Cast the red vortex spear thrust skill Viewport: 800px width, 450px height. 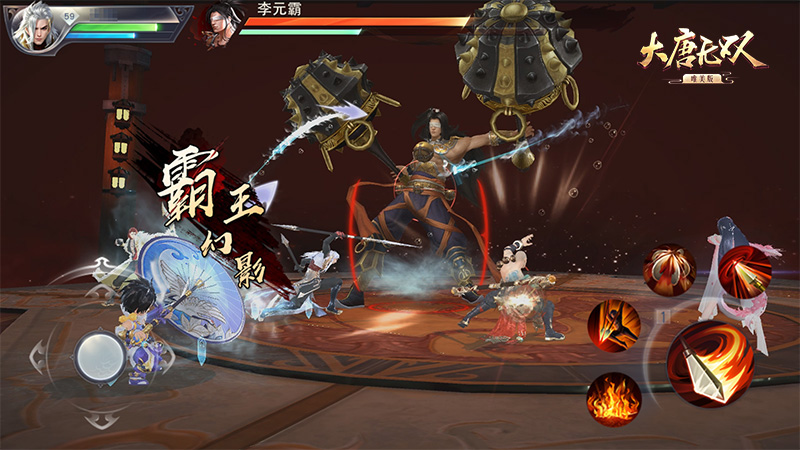pos(745,270)
